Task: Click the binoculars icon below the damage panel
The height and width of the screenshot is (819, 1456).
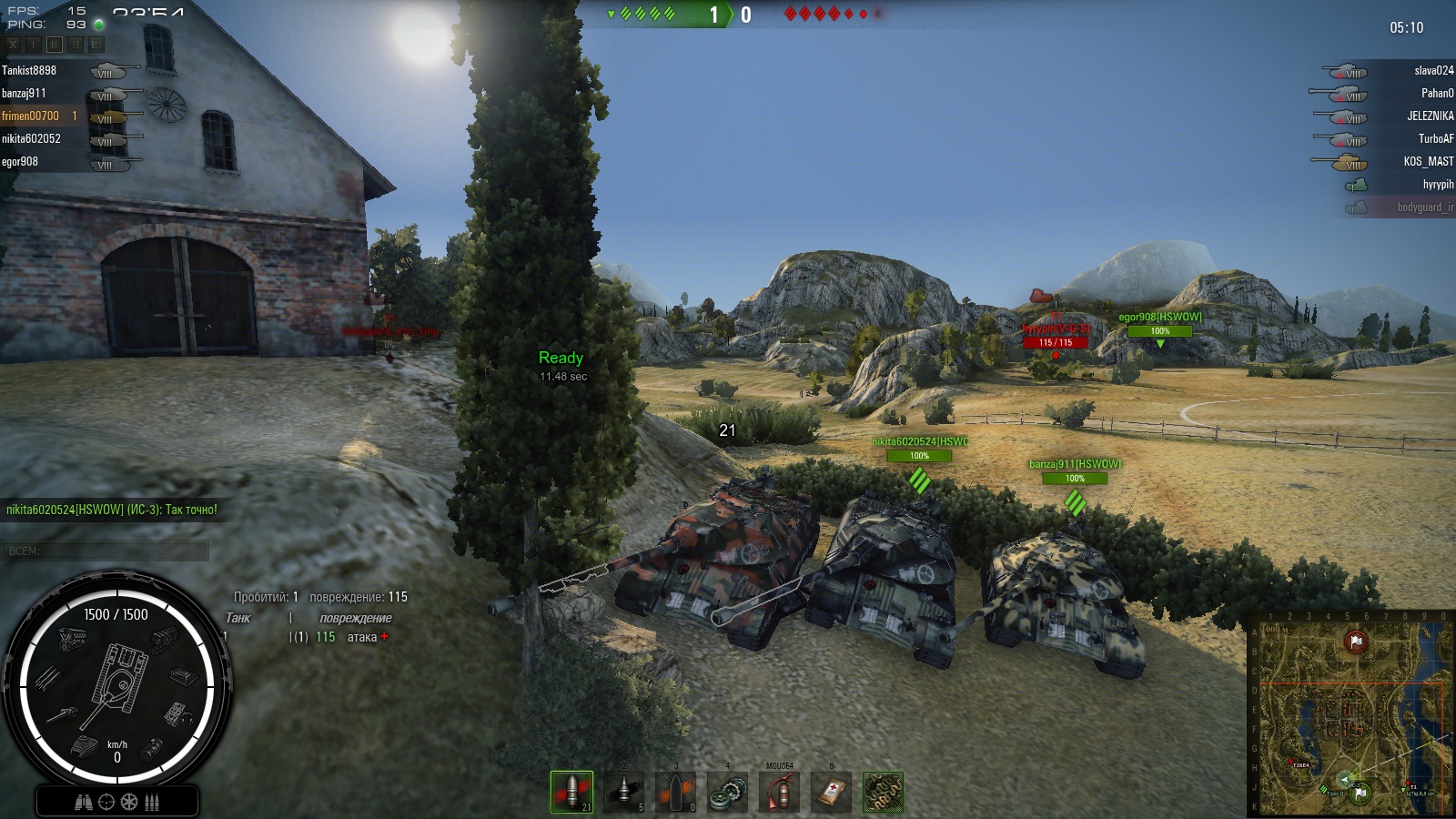Action: [x=83, y=803]
